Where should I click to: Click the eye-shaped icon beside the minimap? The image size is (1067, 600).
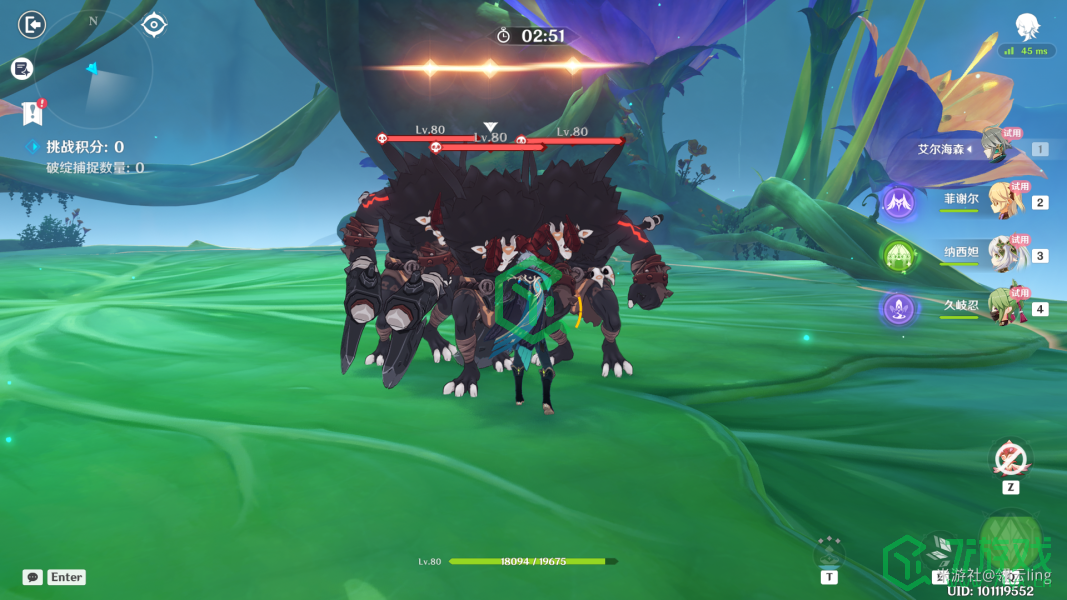point(154,24)
